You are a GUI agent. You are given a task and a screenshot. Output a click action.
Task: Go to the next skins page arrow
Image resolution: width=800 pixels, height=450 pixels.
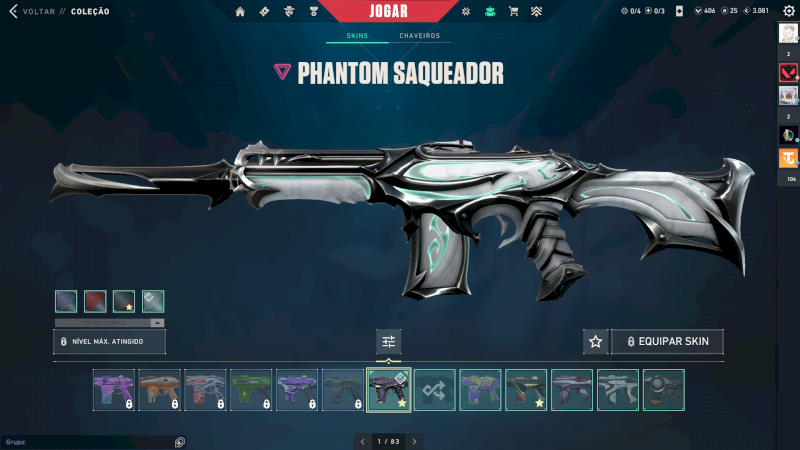point(415,441)
